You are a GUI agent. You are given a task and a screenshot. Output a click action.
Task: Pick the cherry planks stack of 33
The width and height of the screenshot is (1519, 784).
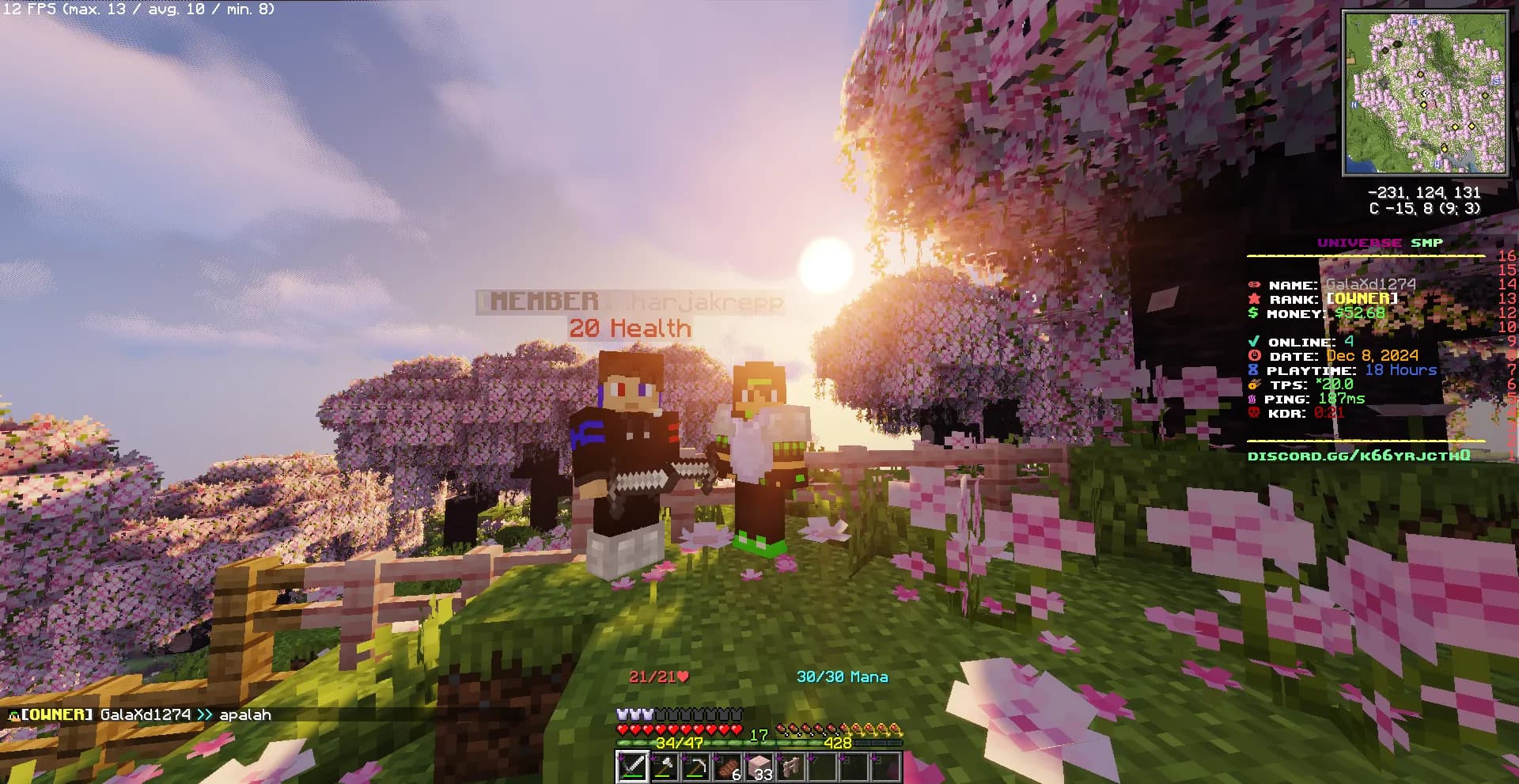point(759,767)
